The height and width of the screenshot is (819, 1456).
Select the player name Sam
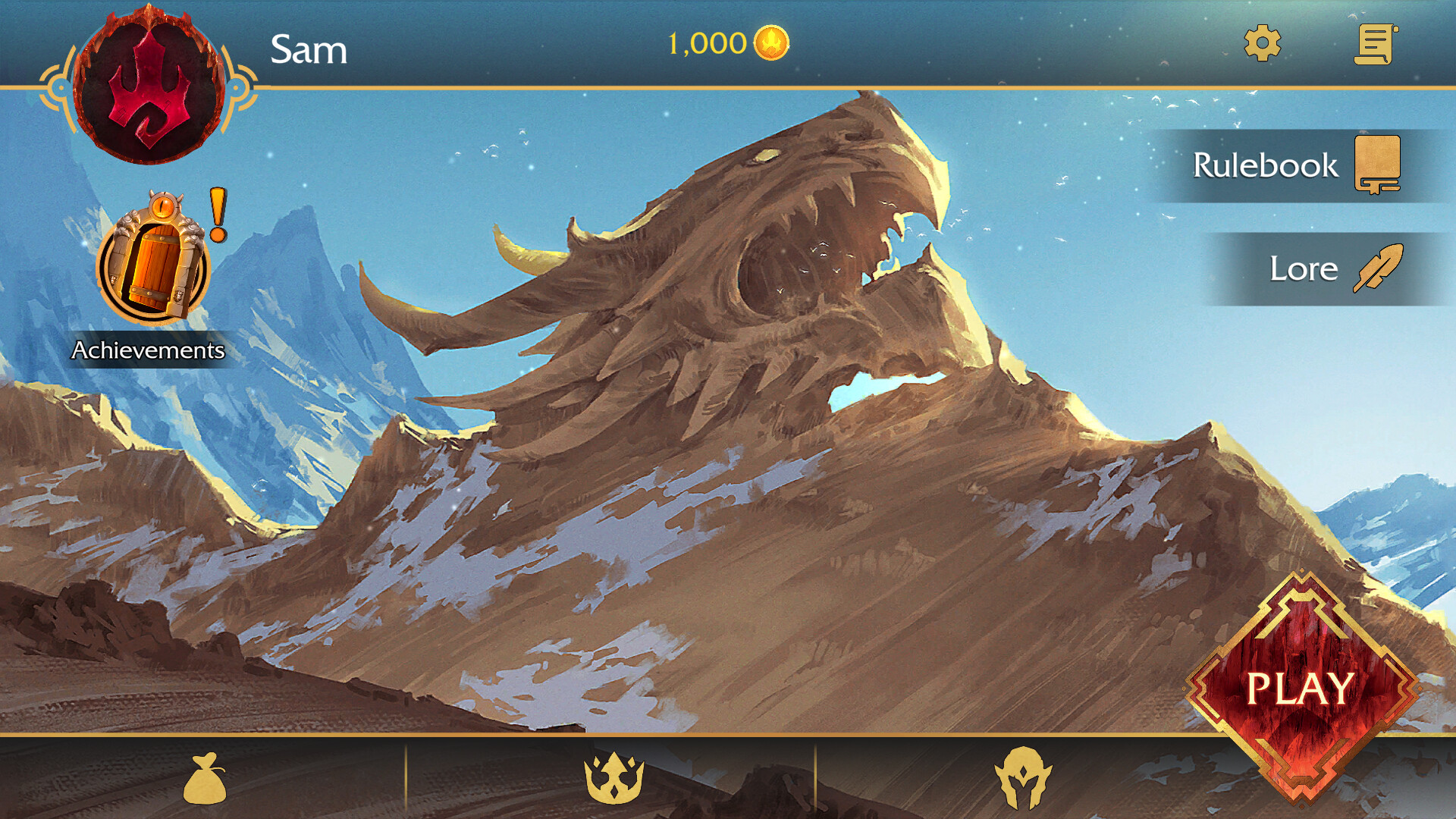pyautogui.click(x=309, y=51)
